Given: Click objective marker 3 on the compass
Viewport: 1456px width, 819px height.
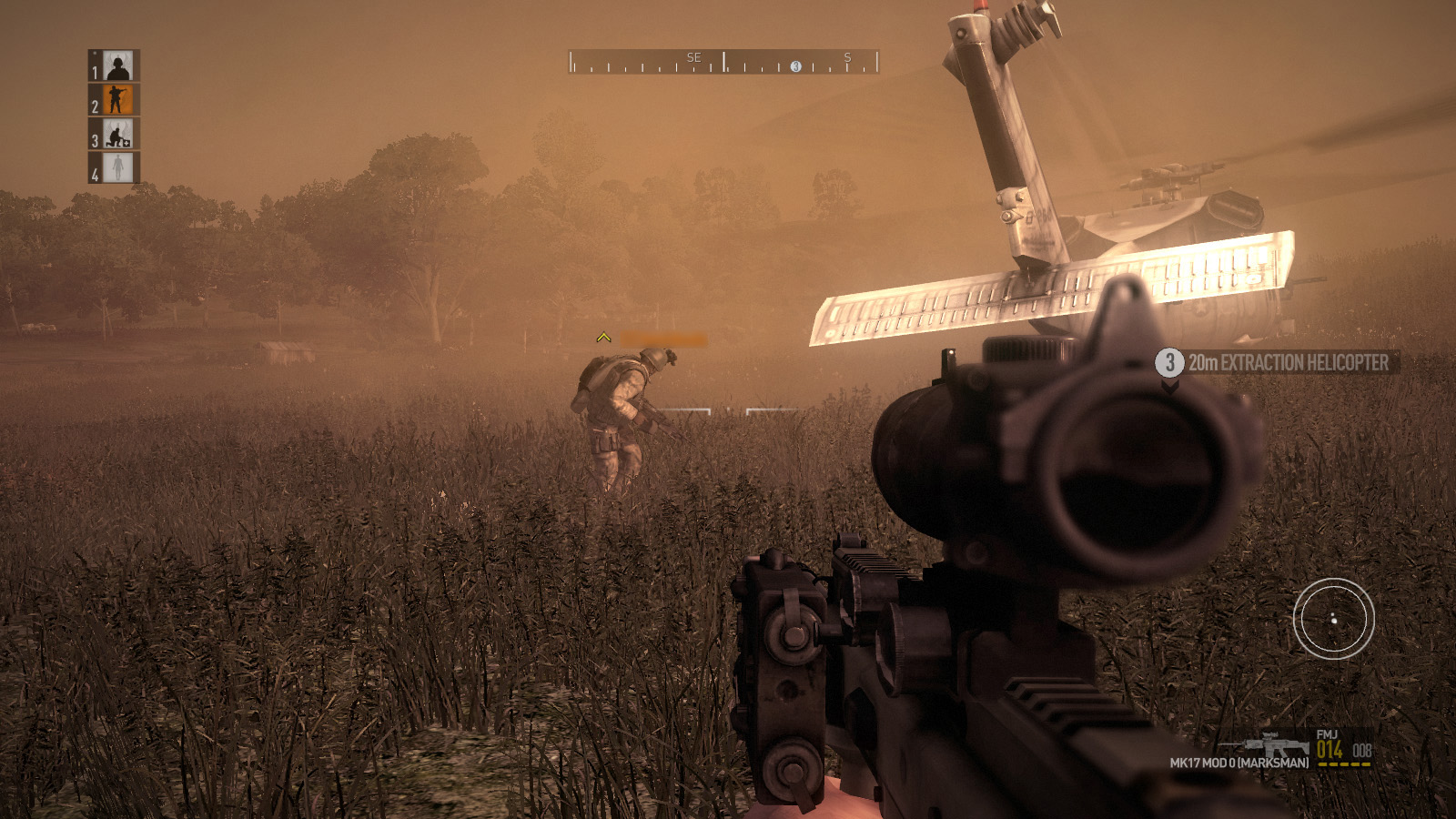Looking at the screenshot, I should [795, 66].
